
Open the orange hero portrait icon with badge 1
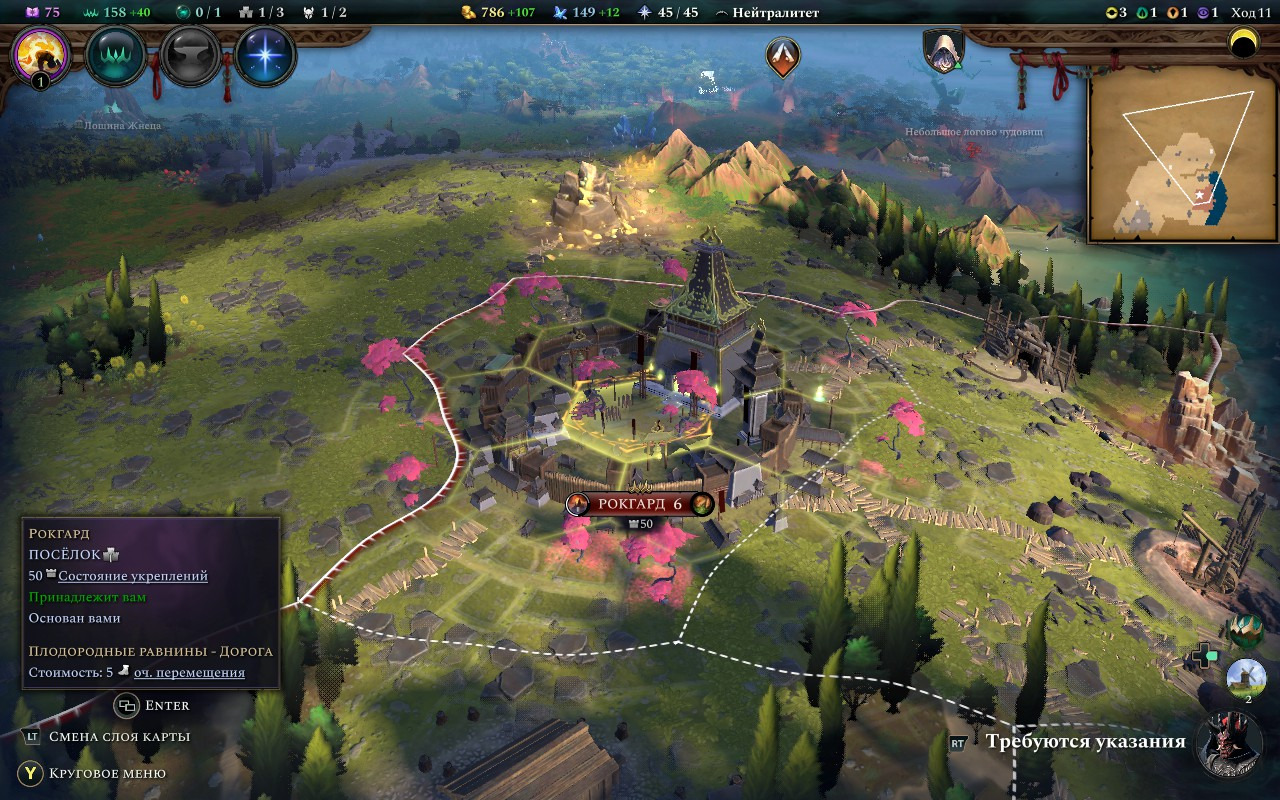pos(41,55)
